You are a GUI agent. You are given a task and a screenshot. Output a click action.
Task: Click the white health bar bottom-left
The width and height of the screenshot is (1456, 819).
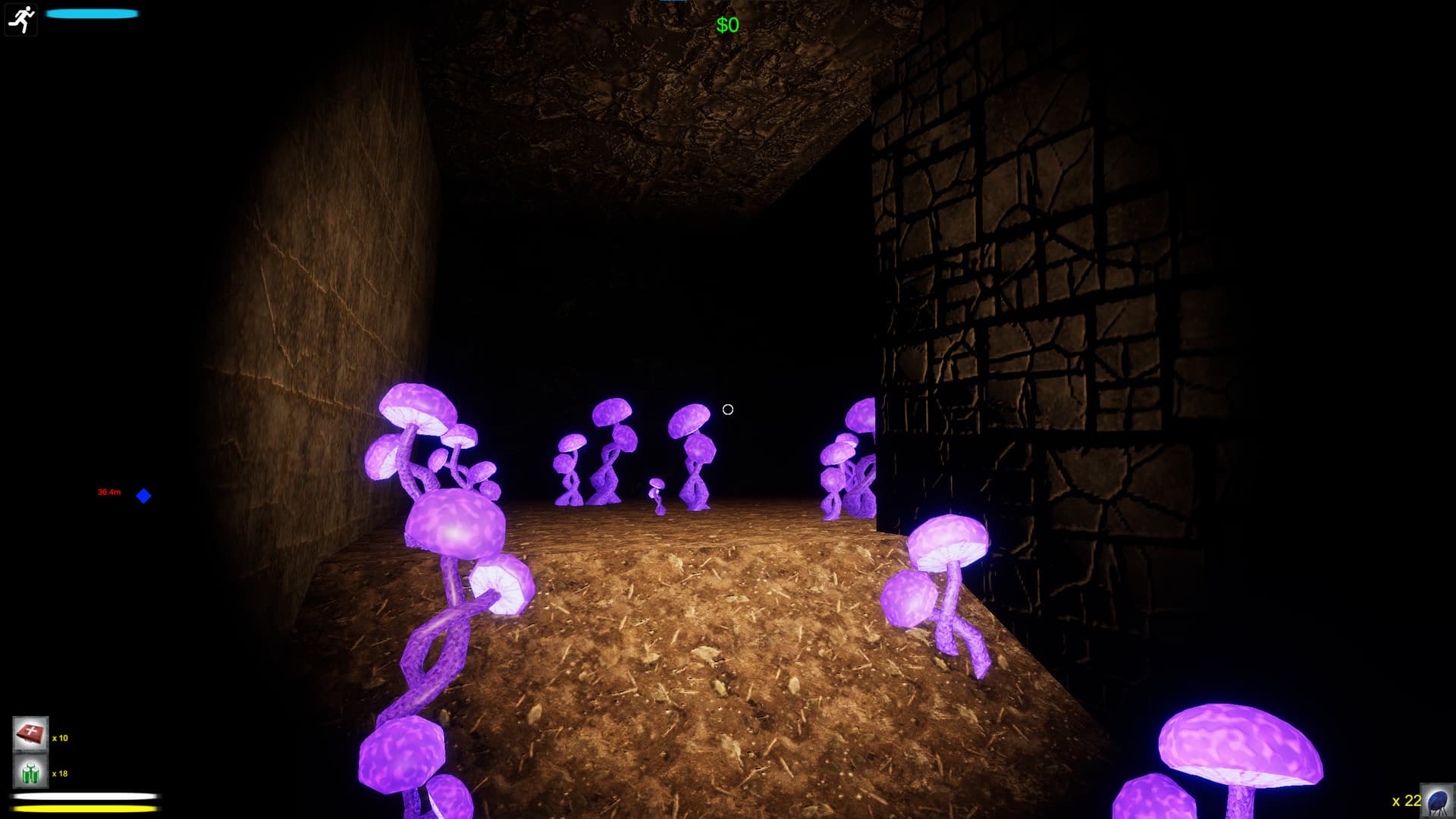tap(83, 795)
